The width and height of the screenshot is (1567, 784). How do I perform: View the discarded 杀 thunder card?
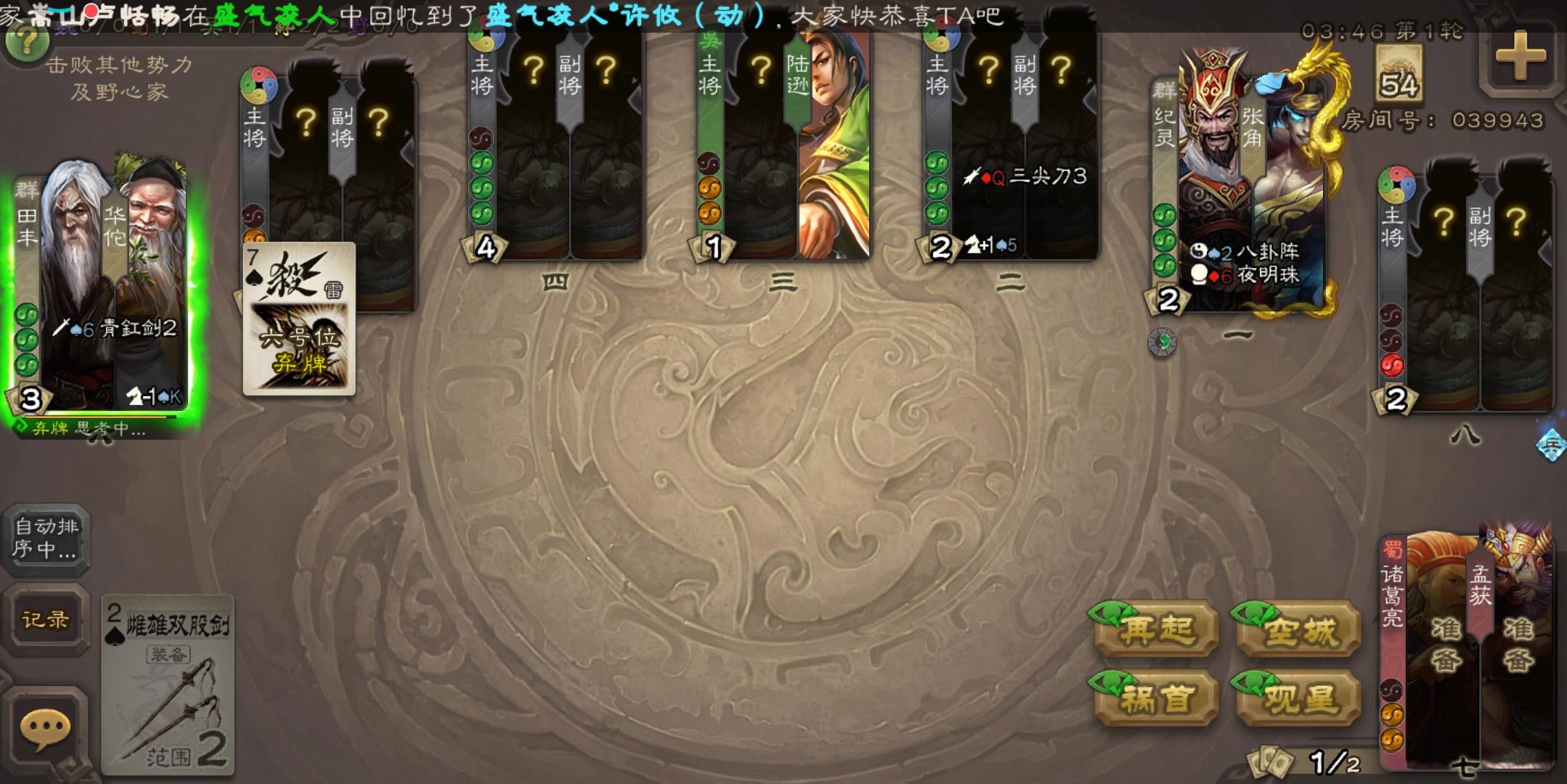point(298,319)
